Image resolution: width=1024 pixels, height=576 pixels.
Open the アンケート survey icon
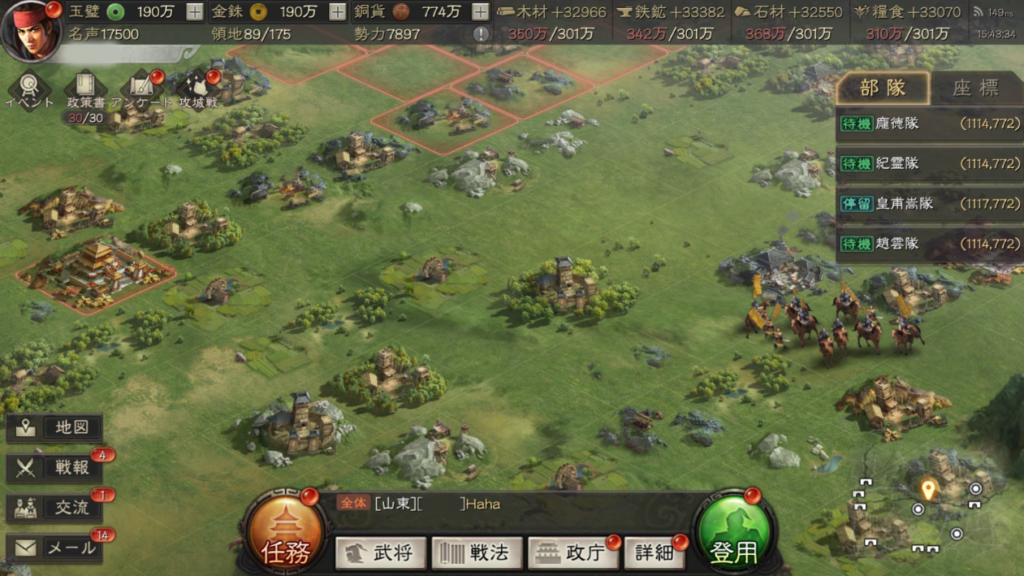pos(142,88)
